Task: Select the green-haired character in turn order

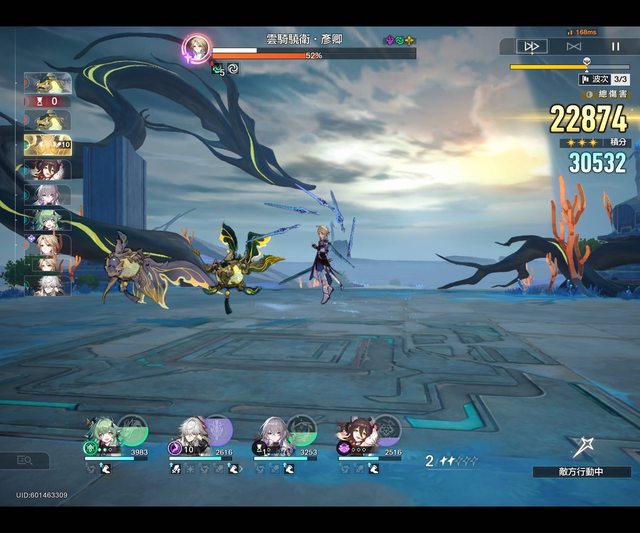Action: pos(47,219)
